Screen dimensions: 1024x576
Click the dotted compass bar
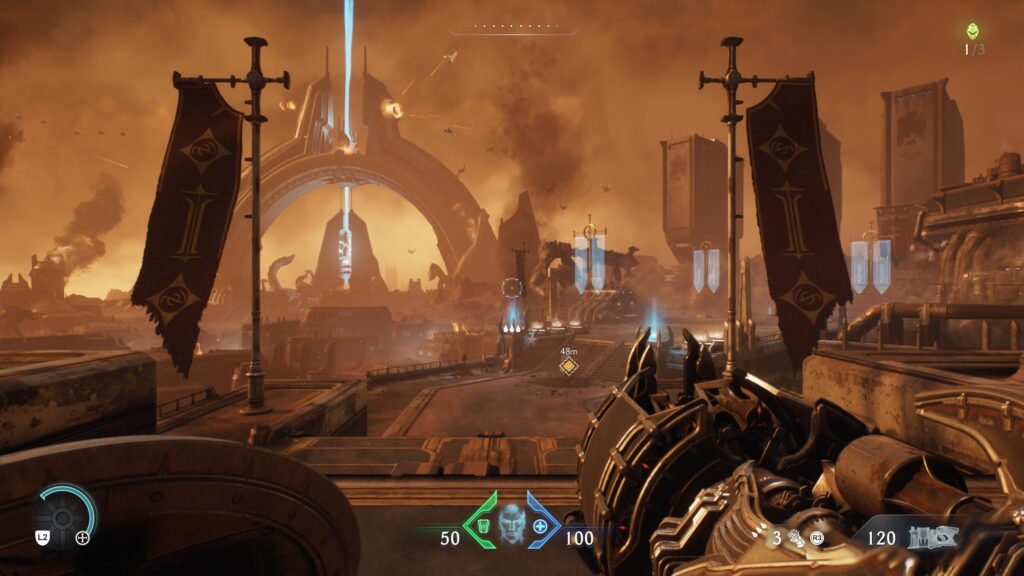[x=513, y=28]
